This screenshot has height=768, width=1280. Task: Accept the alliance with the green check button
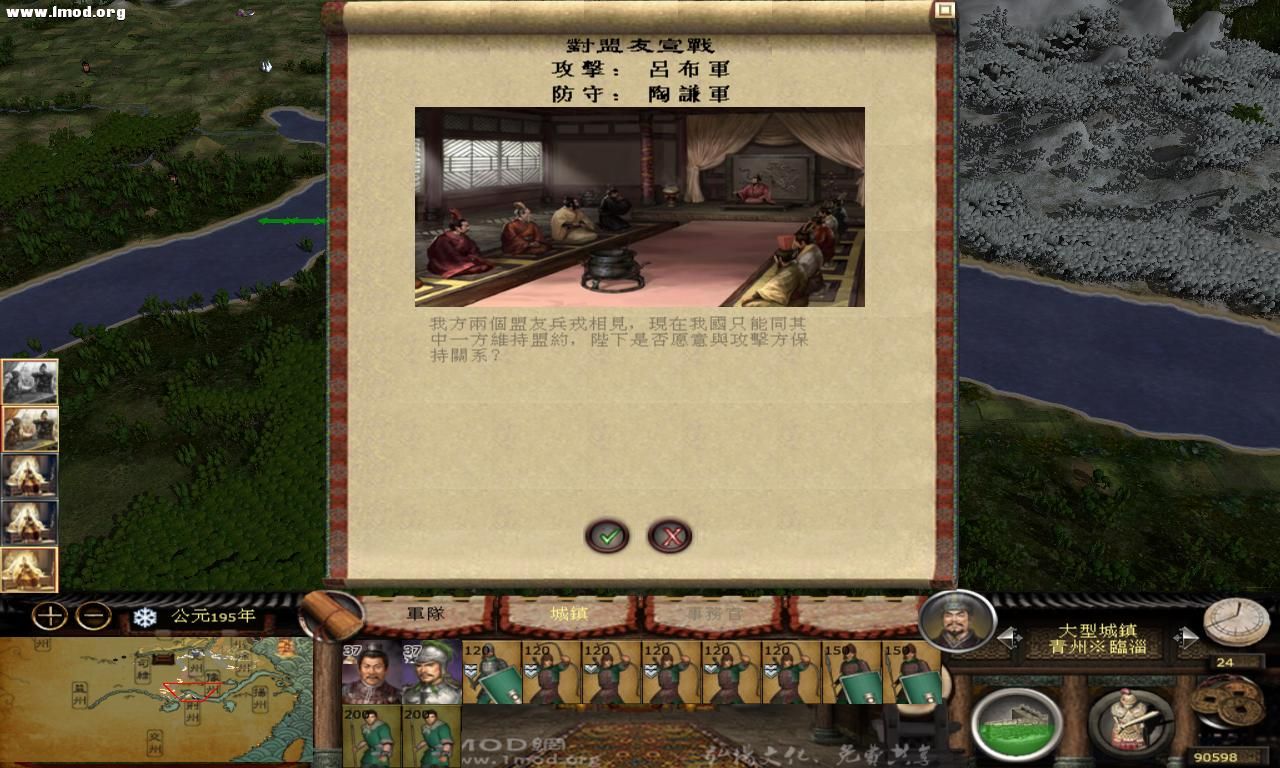point(607,535)
